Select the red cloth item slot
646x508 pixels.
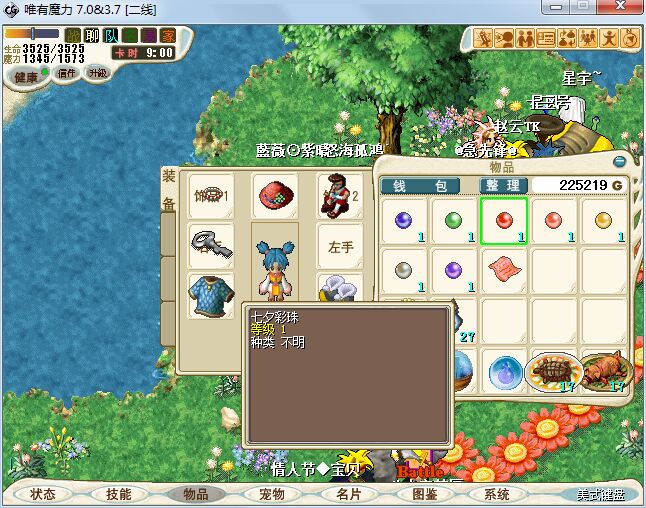504,270
